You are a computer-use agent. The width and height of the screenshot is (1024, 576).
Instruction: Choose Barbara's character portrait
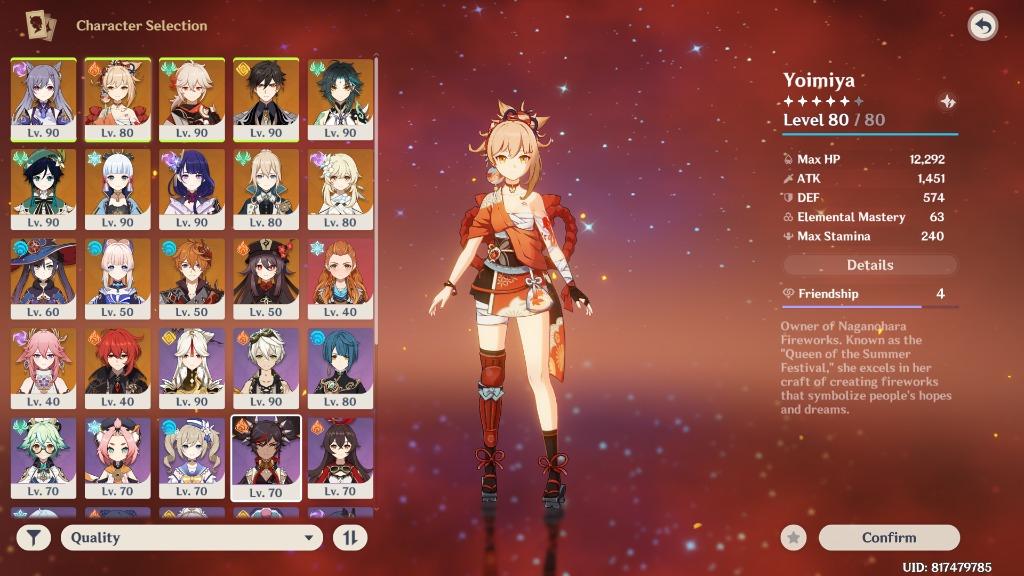[191, 457]
